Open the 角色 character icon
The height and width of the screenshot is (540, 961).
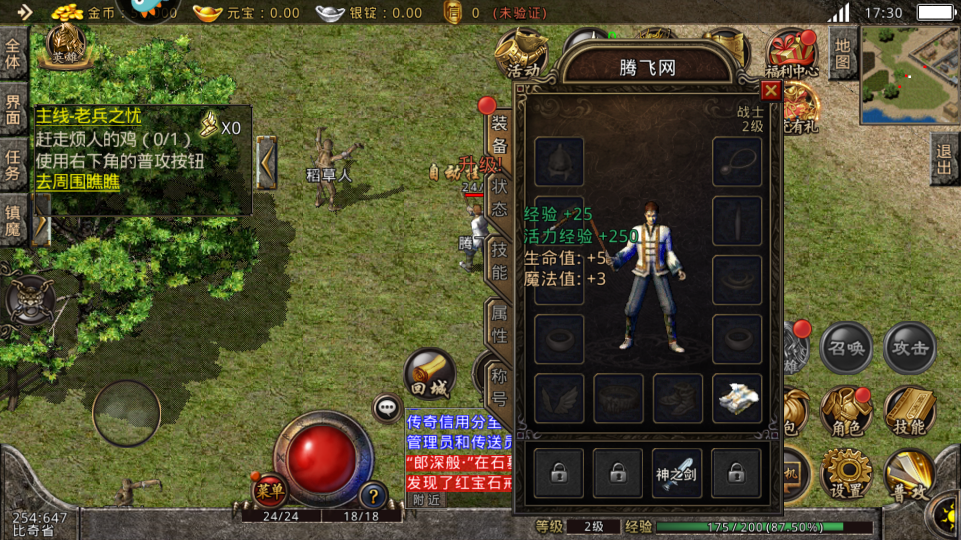click(846, 412)
